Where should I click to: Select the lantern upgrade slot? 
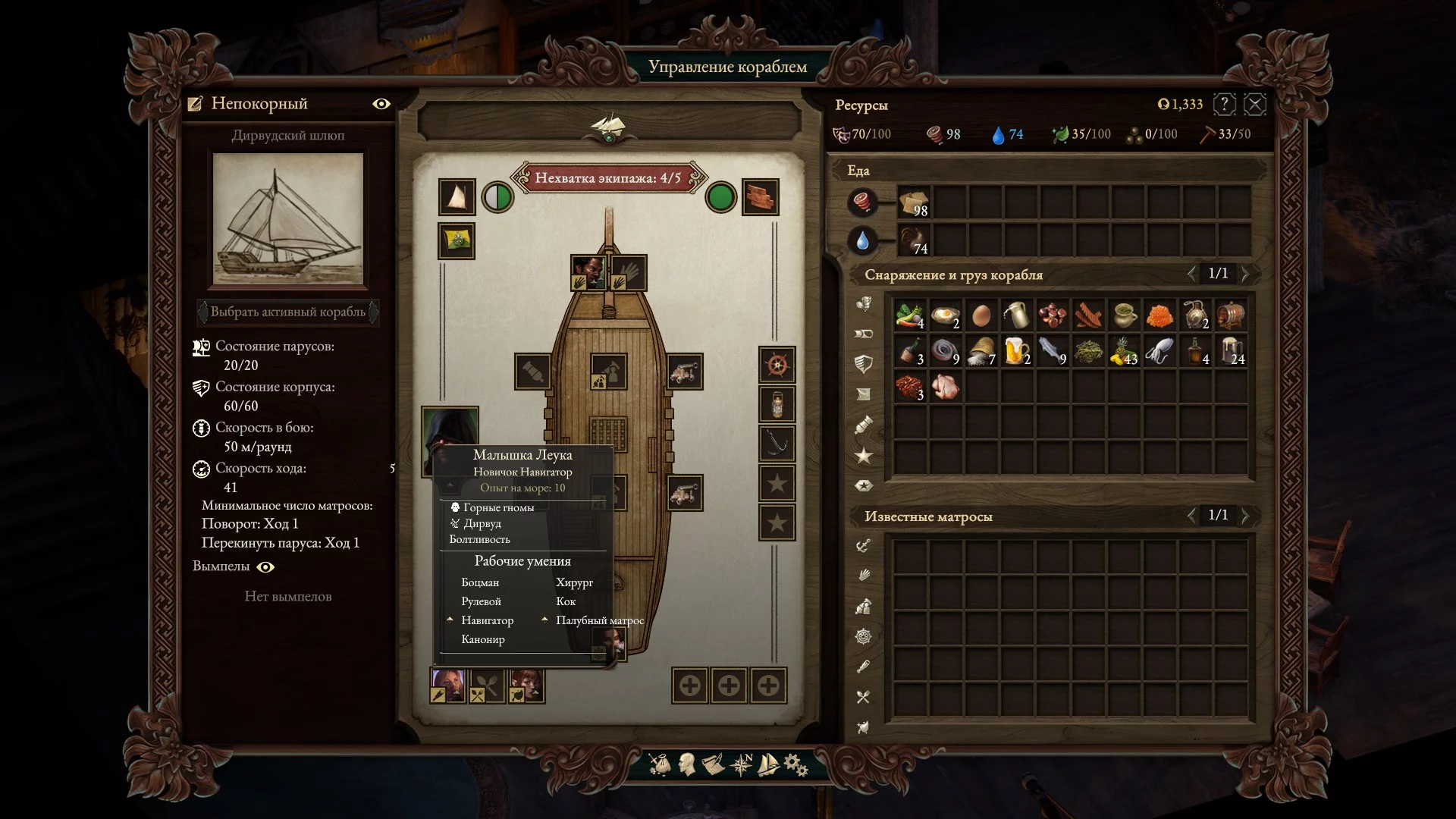click(x=777, y=405)
